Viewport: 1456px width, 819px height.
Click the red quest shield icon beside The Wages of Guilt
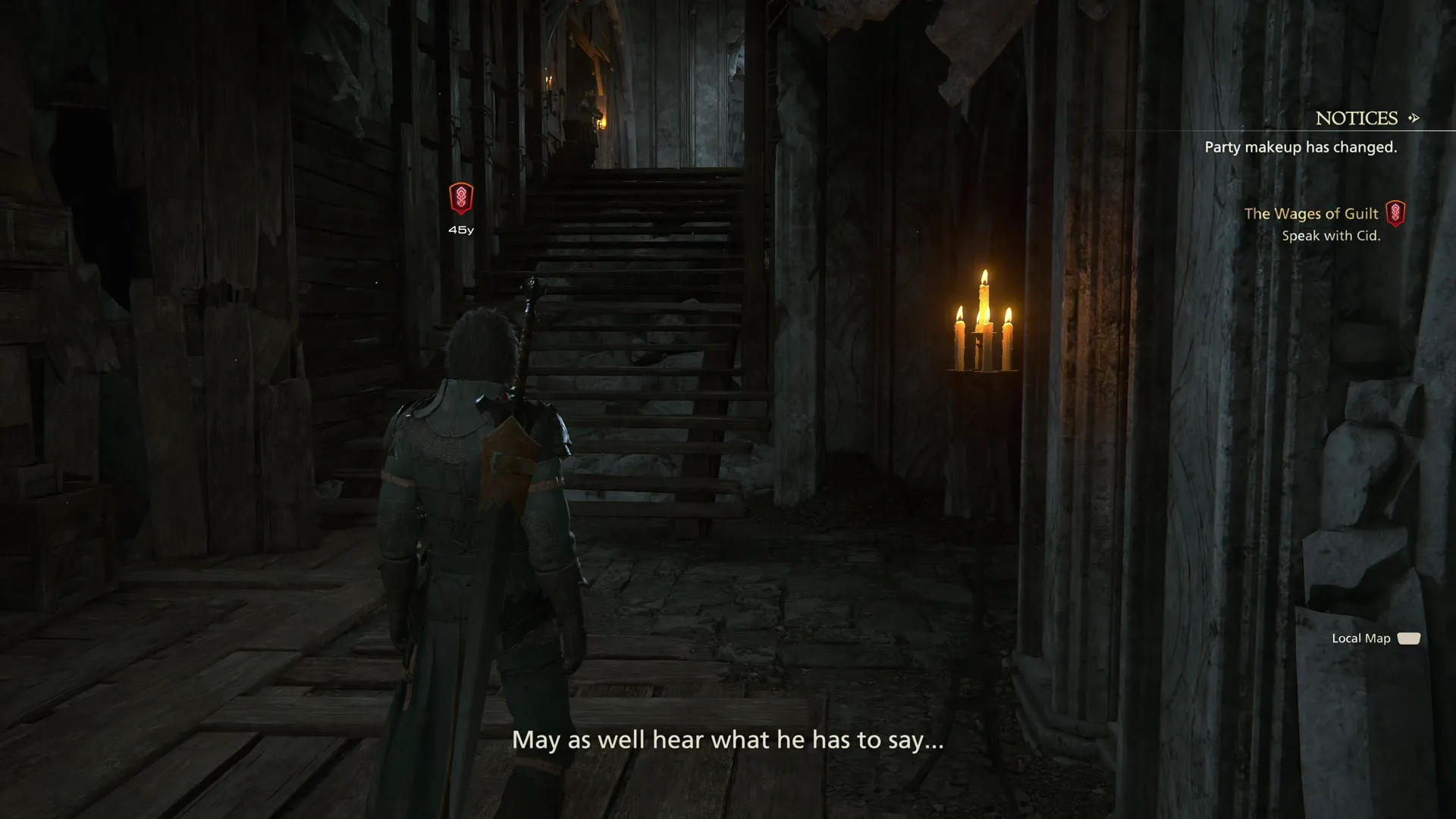pyautogui.click(x=1398, y=213)
